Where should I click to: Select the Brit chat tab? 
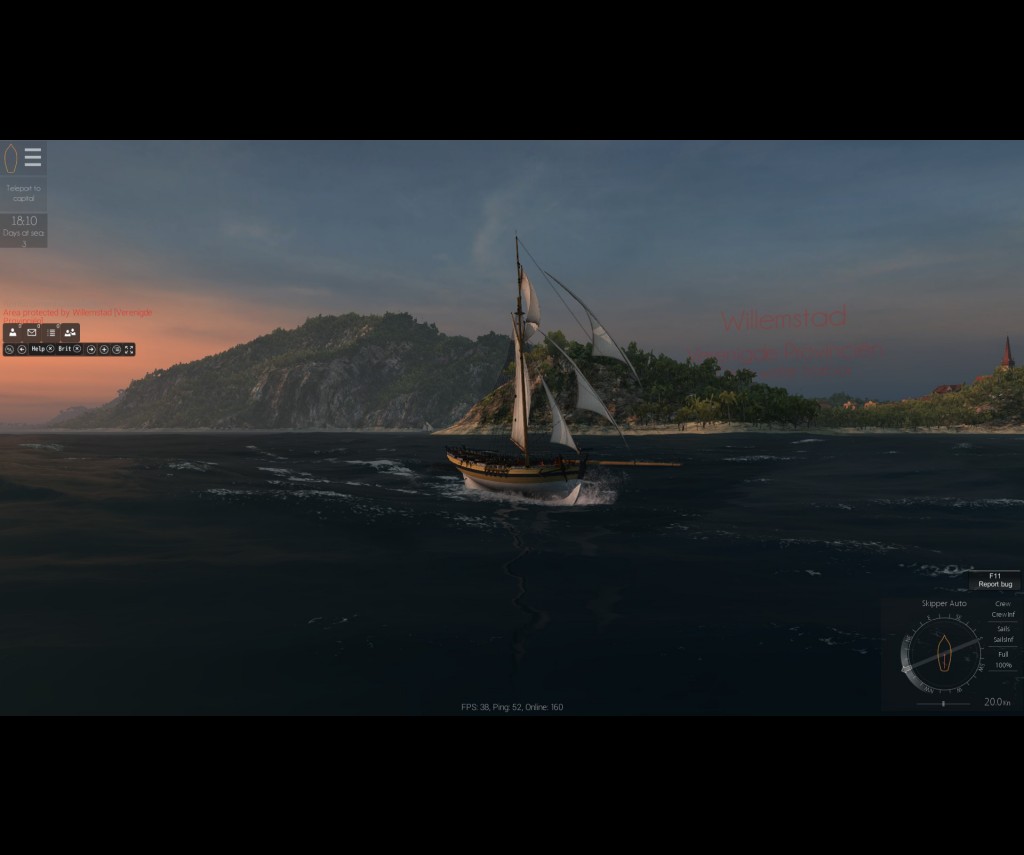64,349
